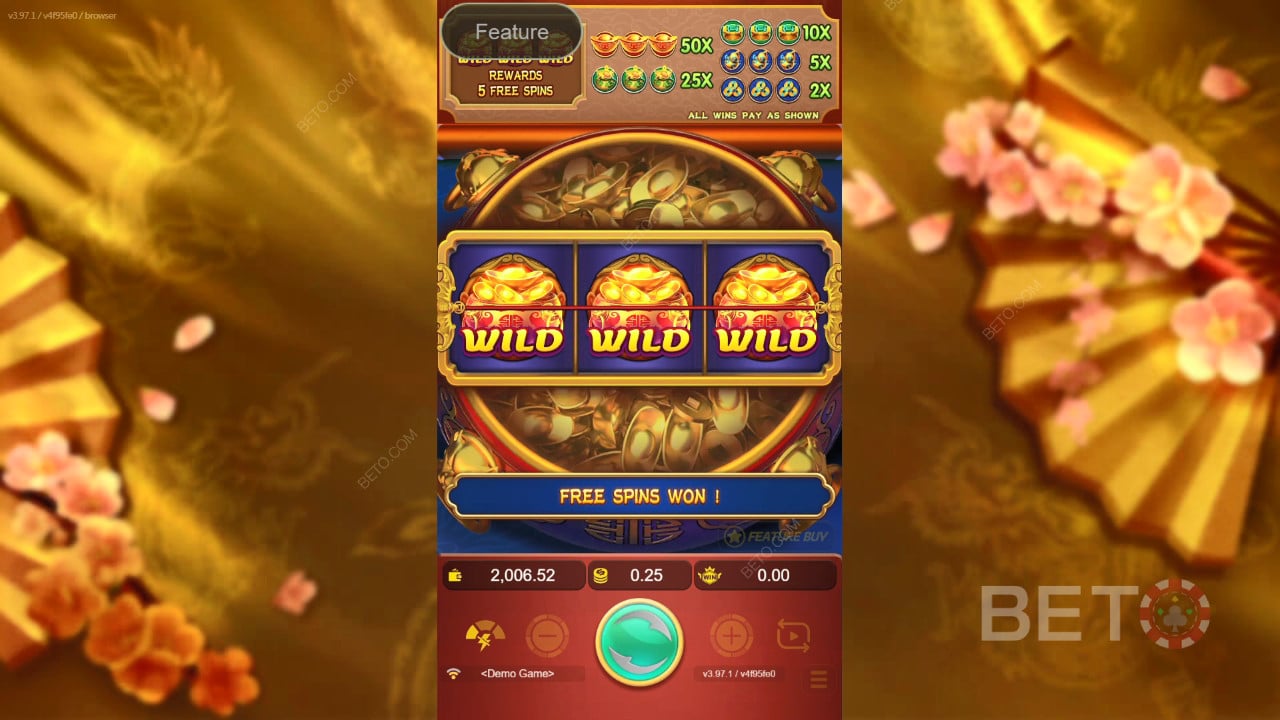Decrease the bet using the minus icon
Viewport: 1280px width, 720px height.
[546, 633]
